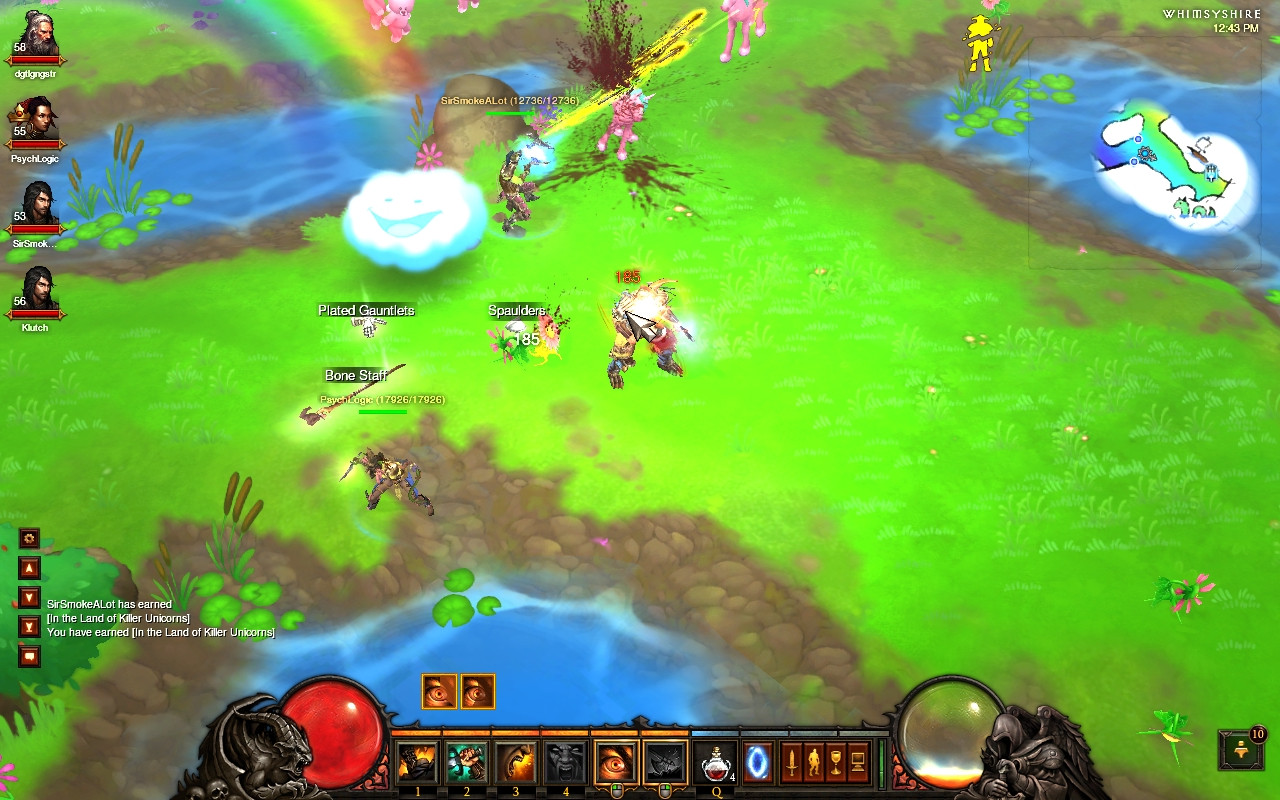The height and width of the screenshot is (800, 1280).
Task: Use the greyed-out axe skill slot
Action: click(x=665, y=763)
